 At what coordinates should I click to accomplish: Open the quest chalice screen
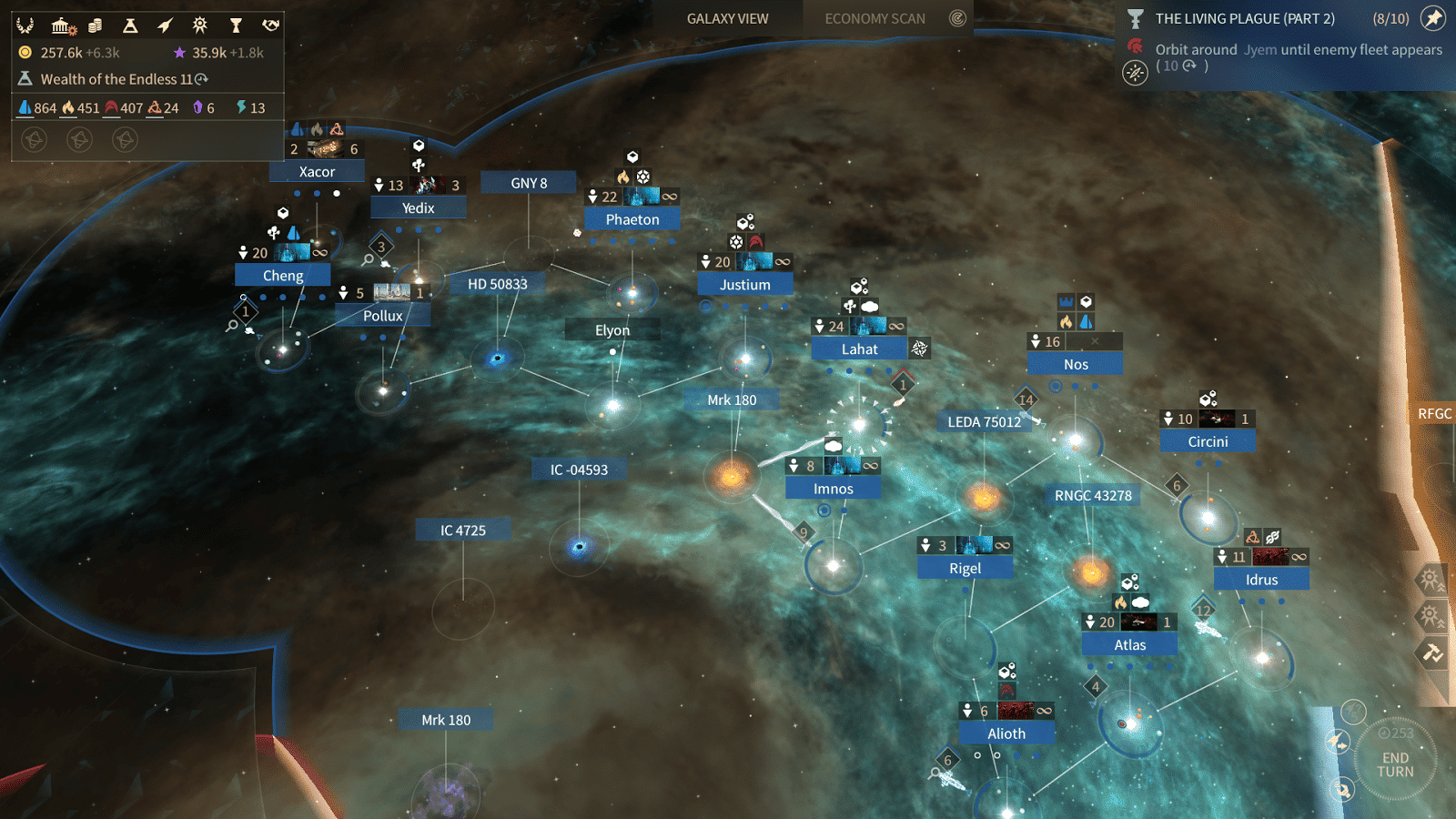tap(236, 25)
